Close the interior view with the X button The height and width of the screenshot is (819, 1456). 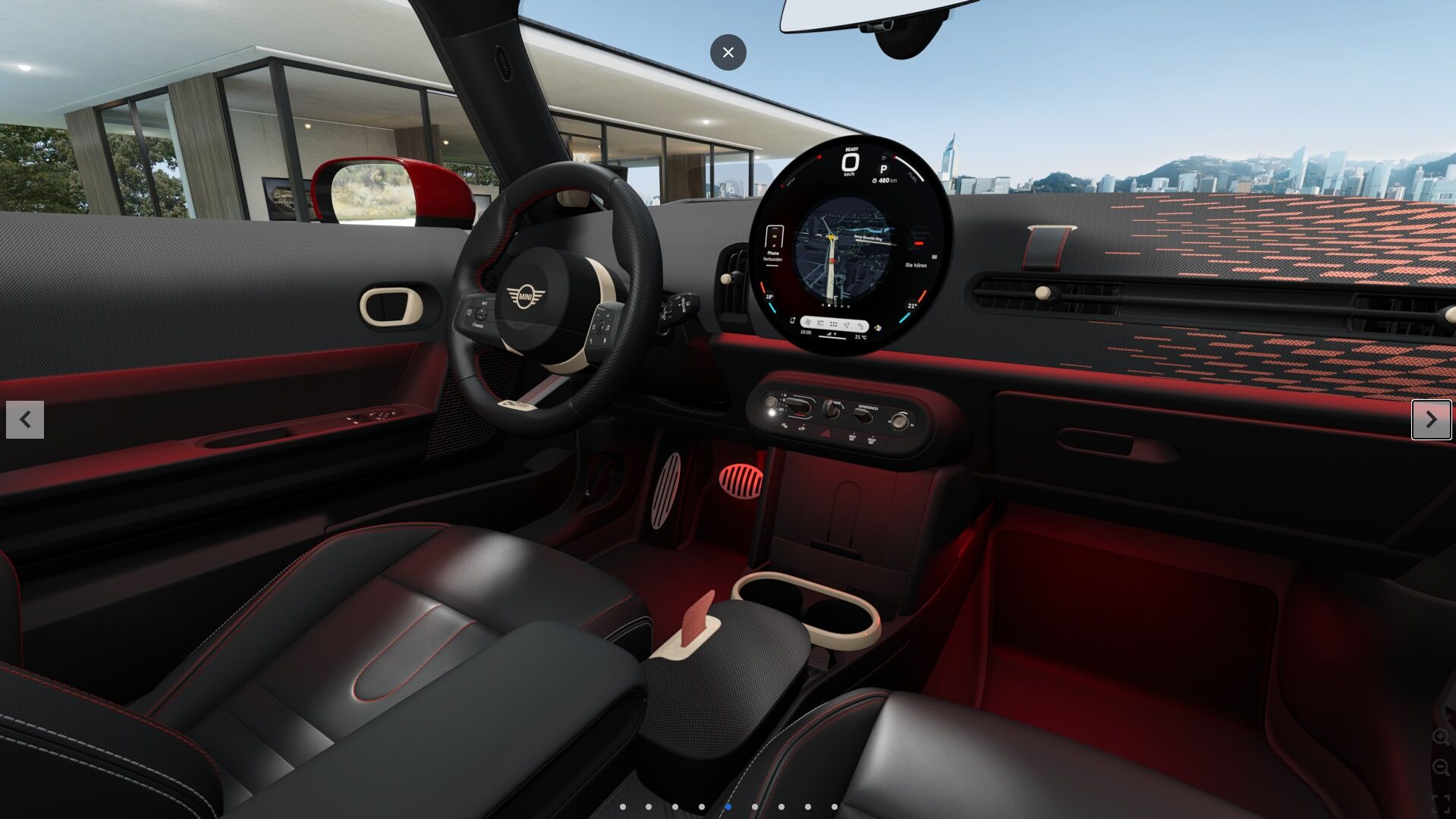(x=728, y=52)
